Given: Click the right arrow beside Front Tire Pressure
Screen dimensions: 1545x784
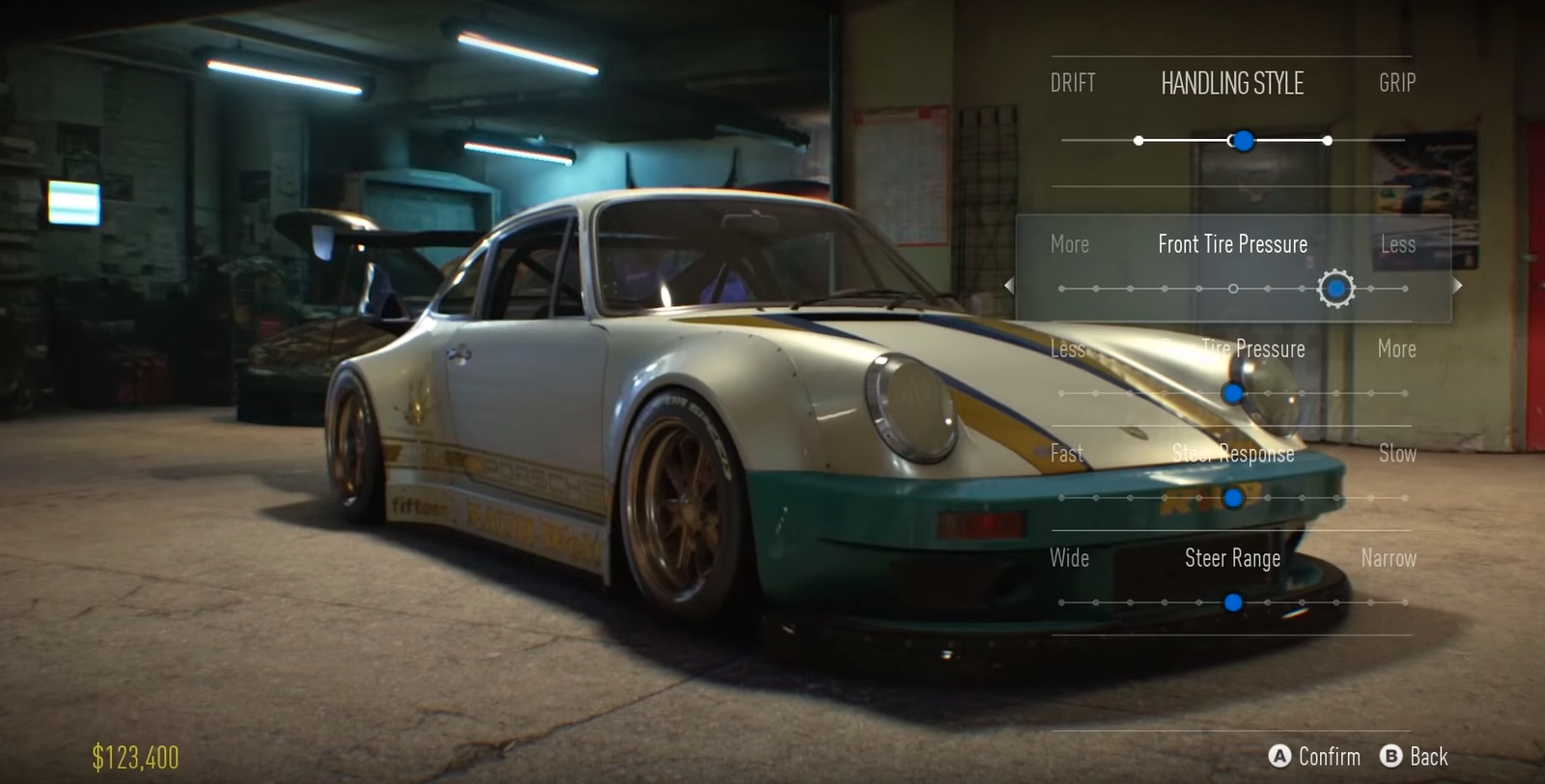Looking at the screenshot, I should pyautogui.click(x=1458, y=285).
